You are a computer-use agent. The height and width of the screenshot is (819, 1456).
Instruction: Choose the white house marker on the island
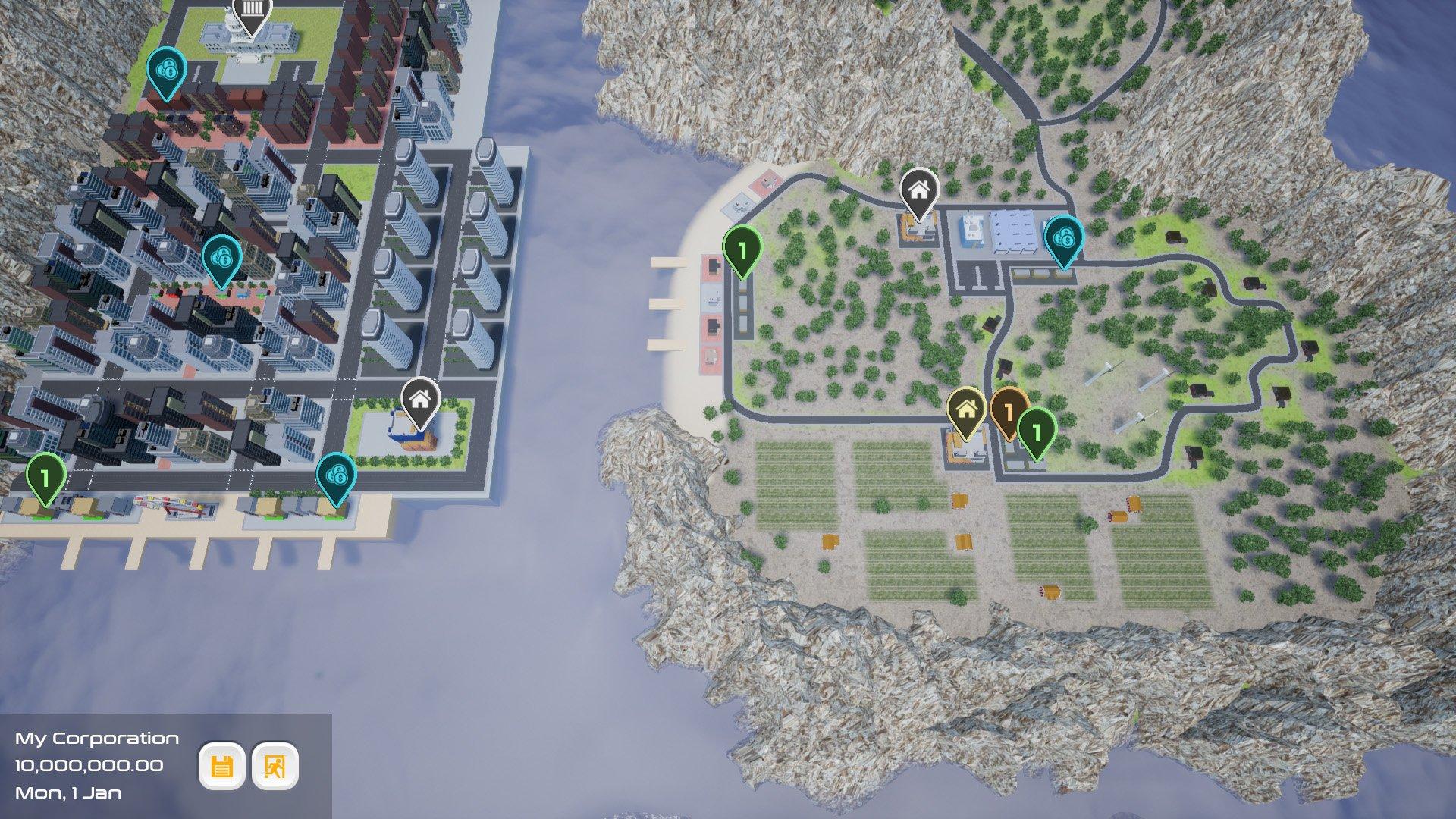coord(919,190)
